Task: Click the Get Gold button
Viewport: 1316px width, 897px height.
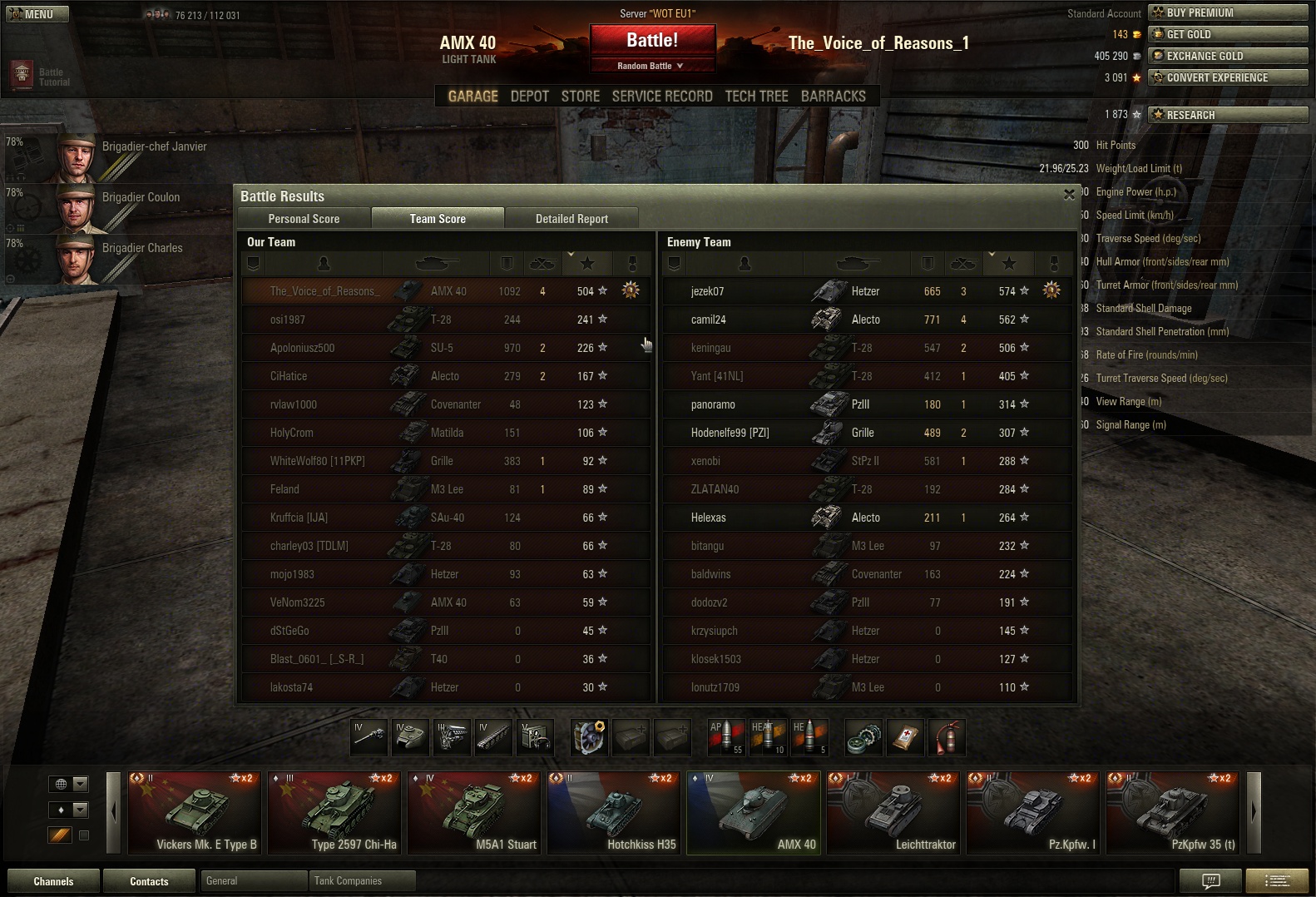Action: click(x=1227, y=34)
